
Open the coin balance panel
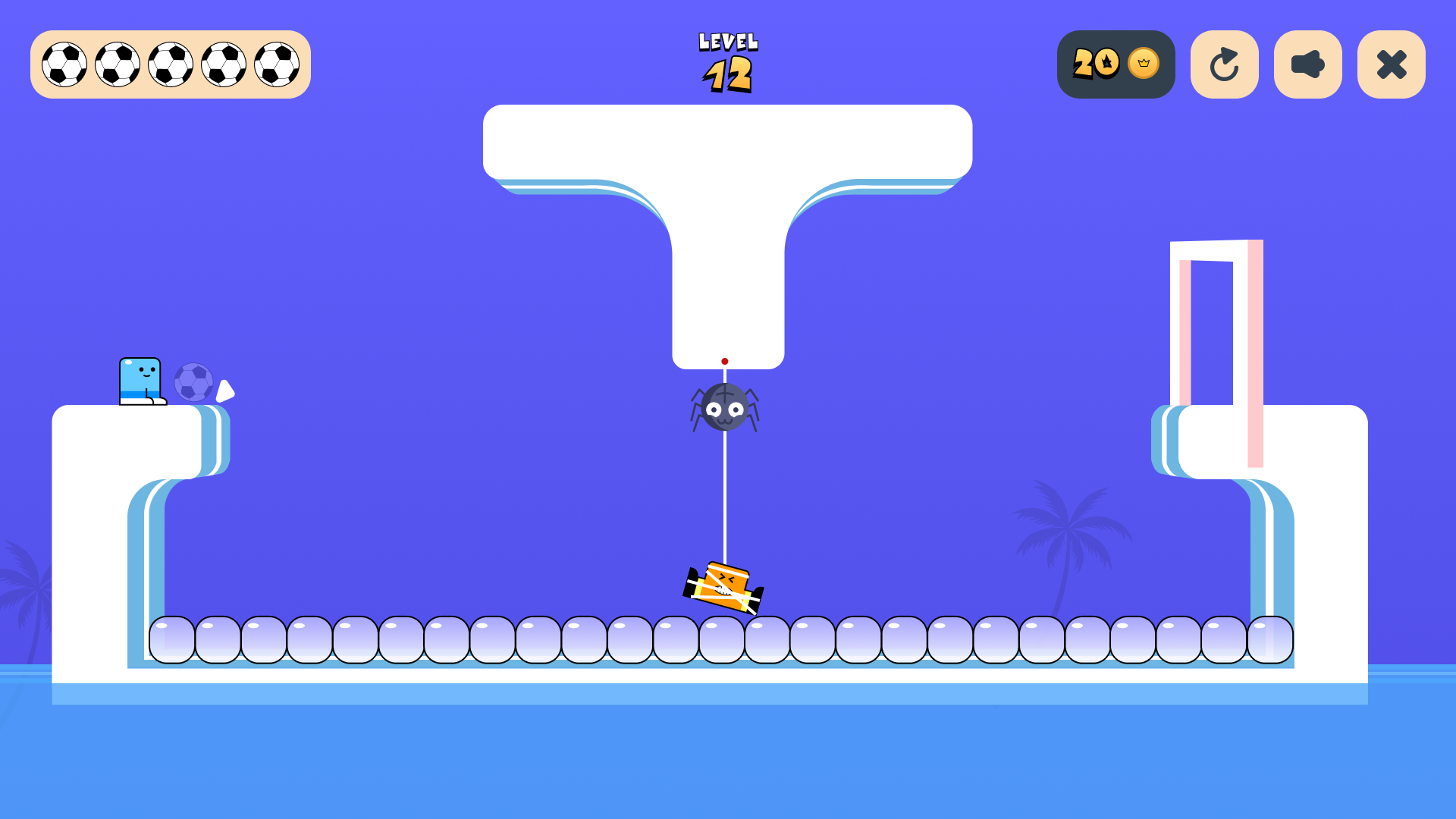(x=1115, y=64)
